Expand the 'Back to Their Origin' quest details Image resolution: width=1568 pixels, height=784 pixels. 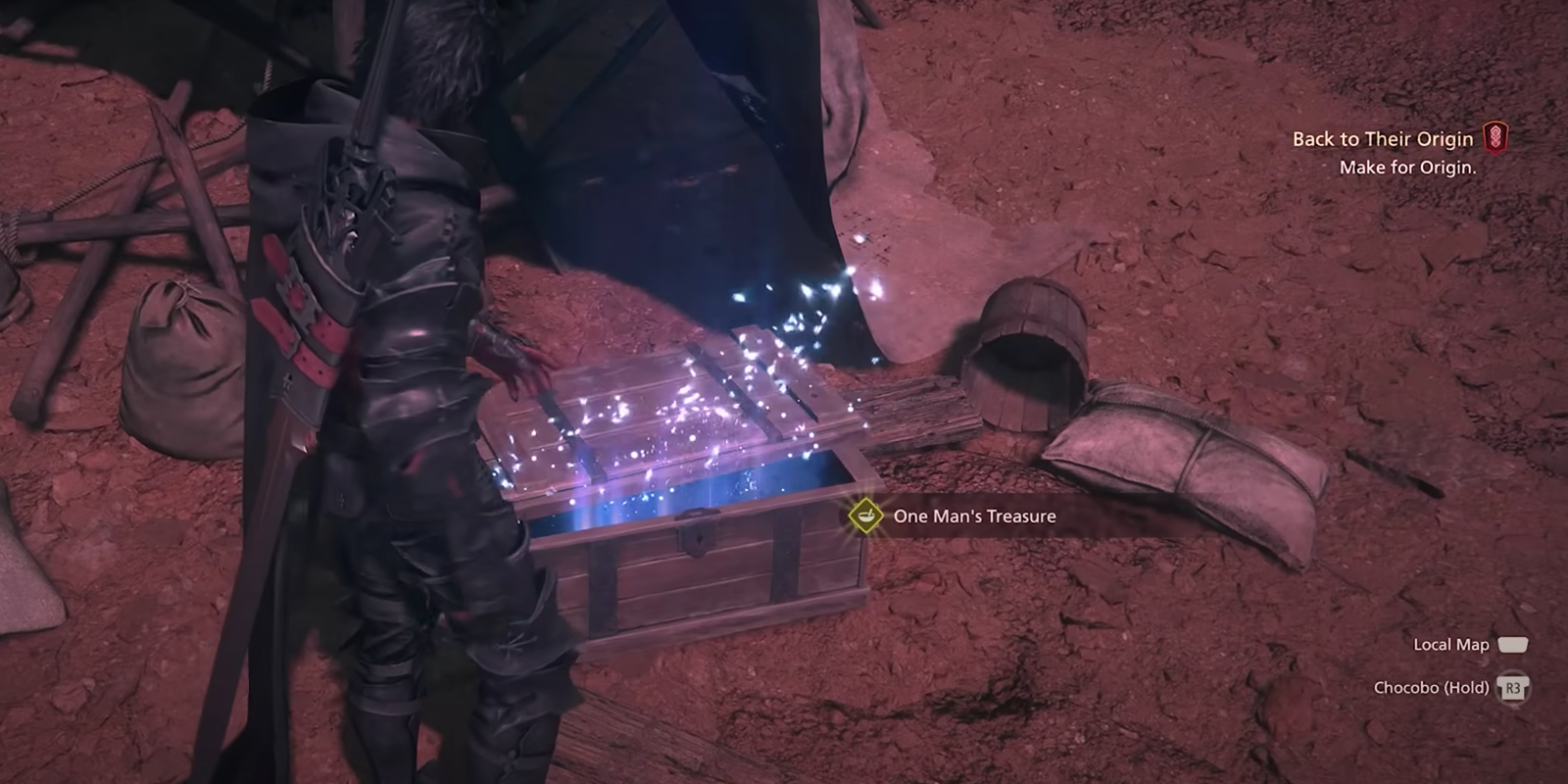[x=1382, y=139]
